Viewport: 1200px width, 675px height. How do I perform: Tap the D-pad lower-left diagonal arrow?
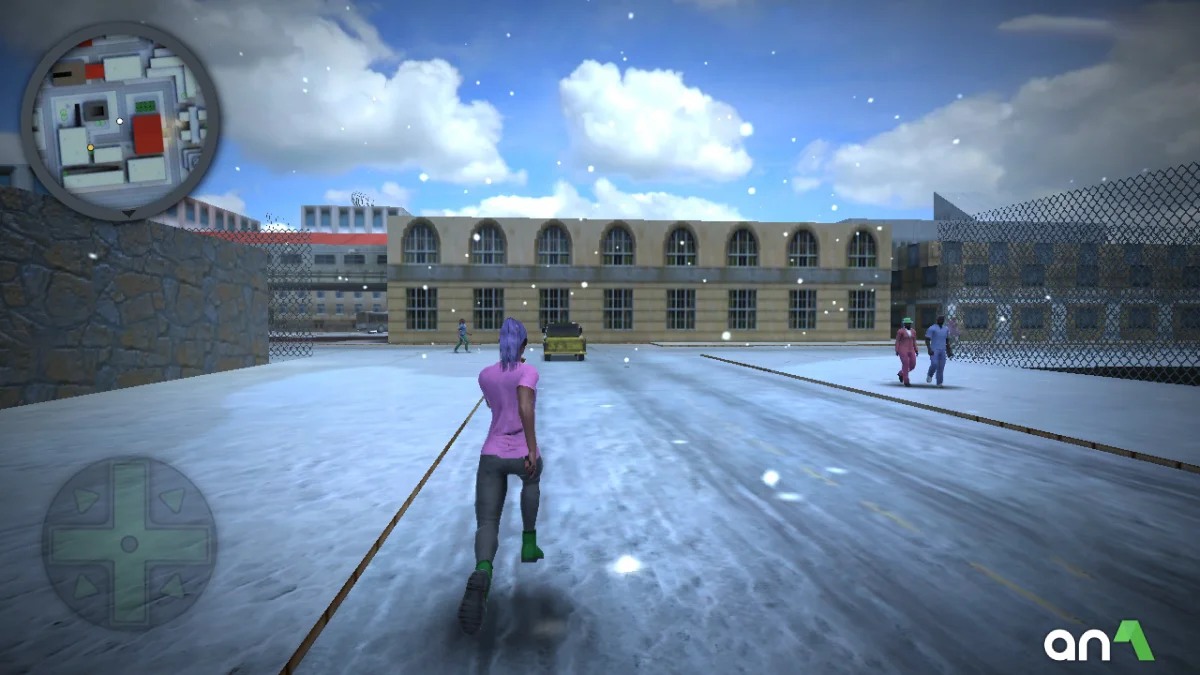(85, 587)
